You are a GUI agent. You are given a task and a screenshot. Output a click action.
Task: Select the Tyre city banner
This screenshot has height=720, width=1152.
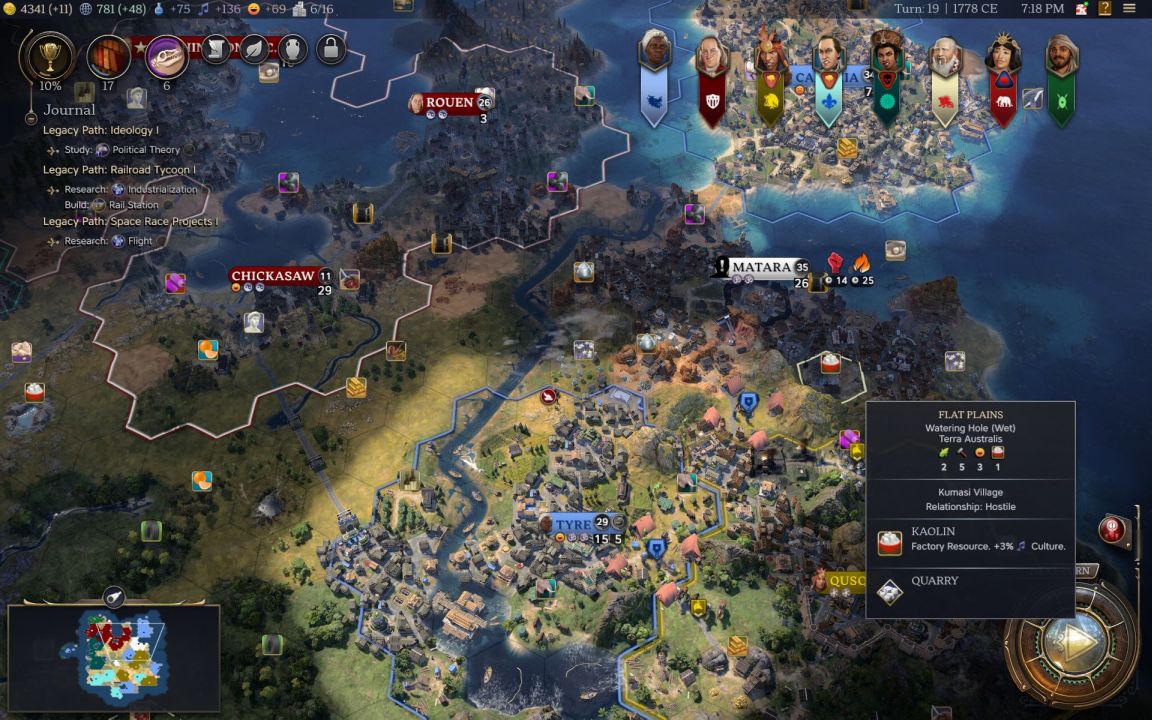tap(573, 524)
